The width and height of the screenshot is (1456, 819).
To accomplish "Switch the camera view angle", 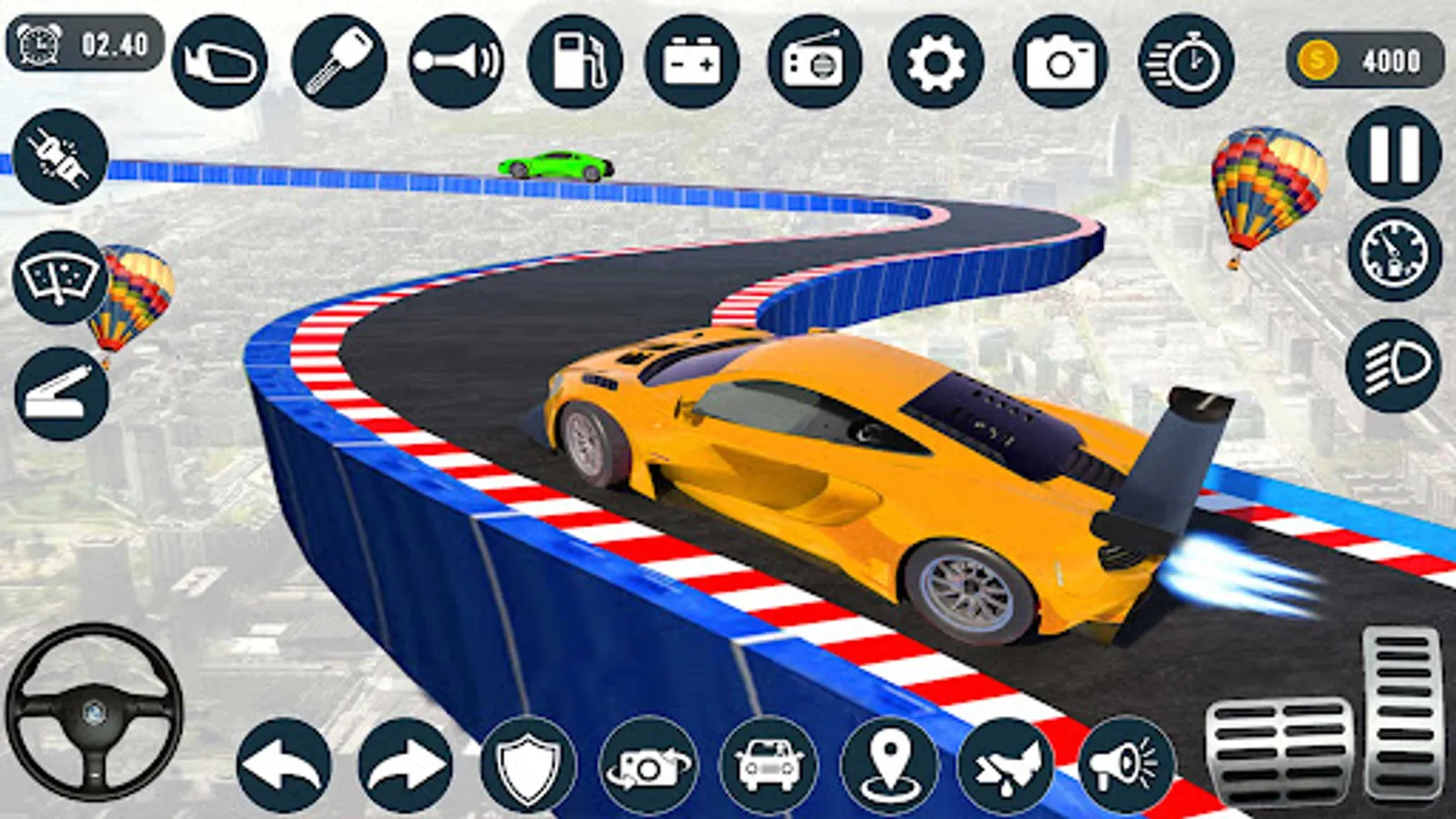I will point(648,764).
